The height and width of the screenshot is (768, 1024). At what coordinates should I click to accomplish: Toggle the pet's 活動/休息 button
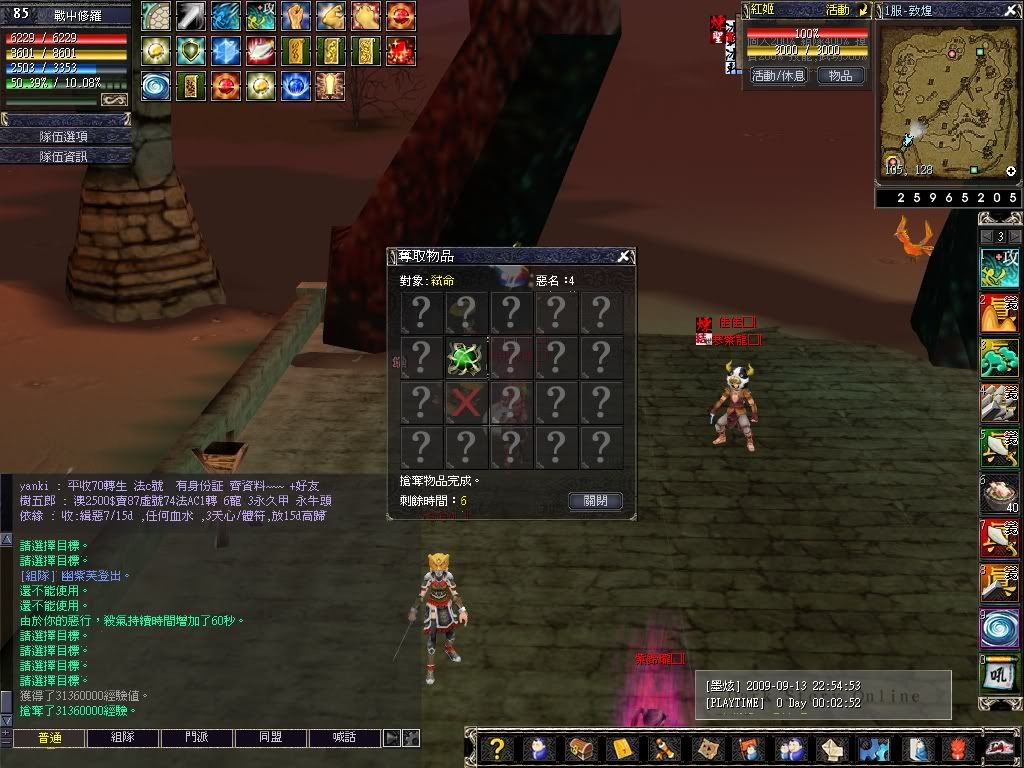778,76
